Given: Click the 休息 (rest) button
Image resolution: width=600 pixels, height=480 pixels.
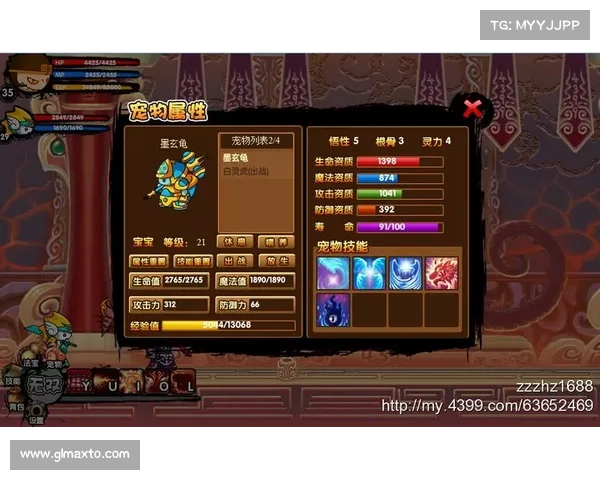Looking at the screenshot, I should [x=235, y=242].
